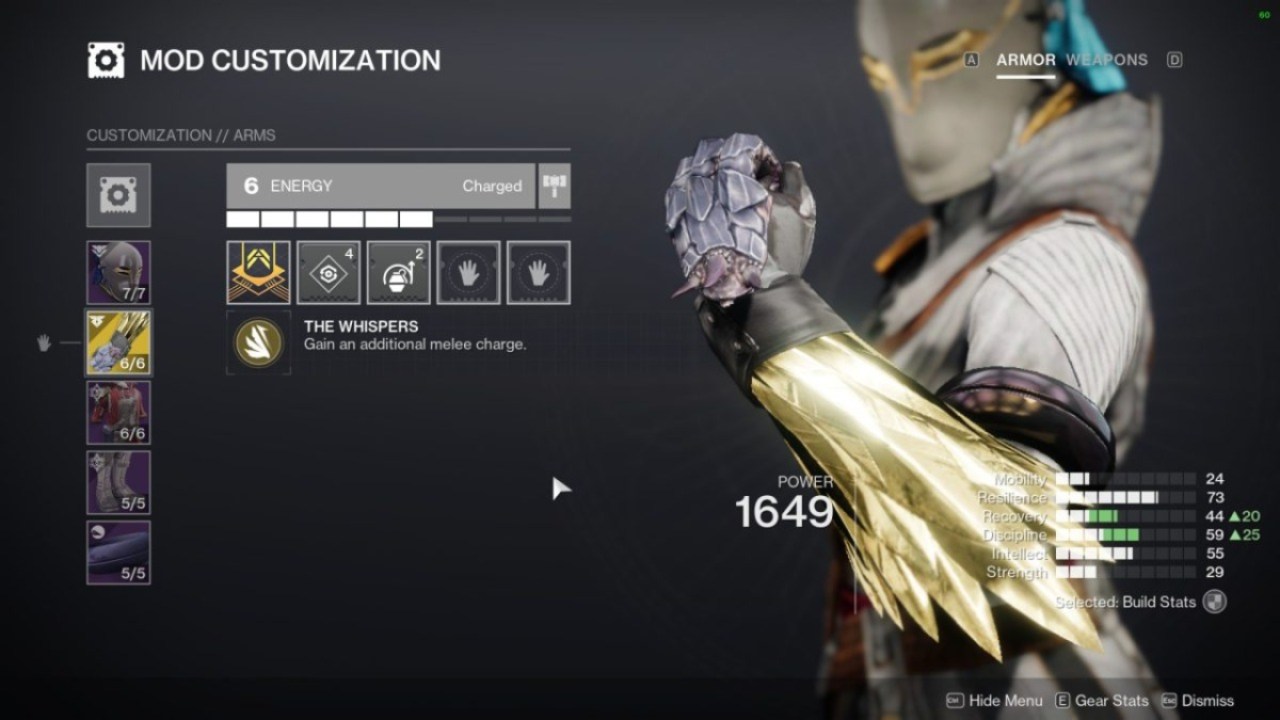Viewport: 1280px width, 720px height.
Task: Open the second empty arms mod socket
Action: tap(538, 272)
